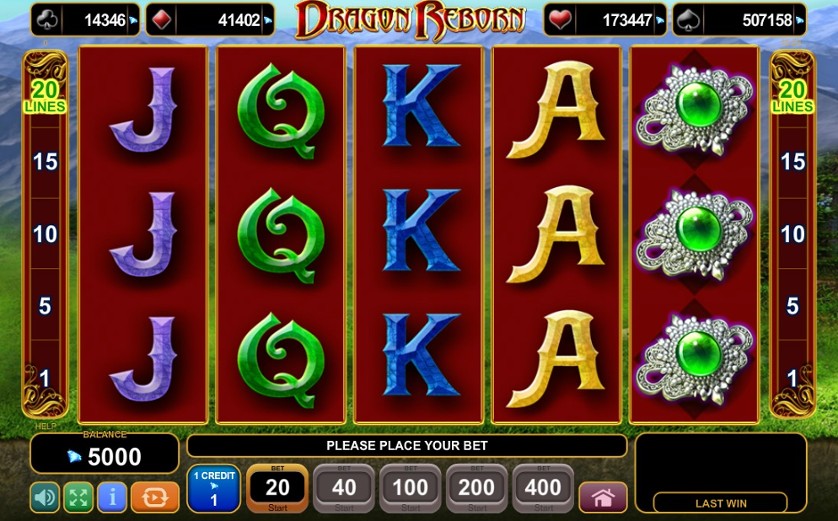838x521 pixels.
Task: Switch to fullscreen with the green arrows button
Action: click(78, 497)
